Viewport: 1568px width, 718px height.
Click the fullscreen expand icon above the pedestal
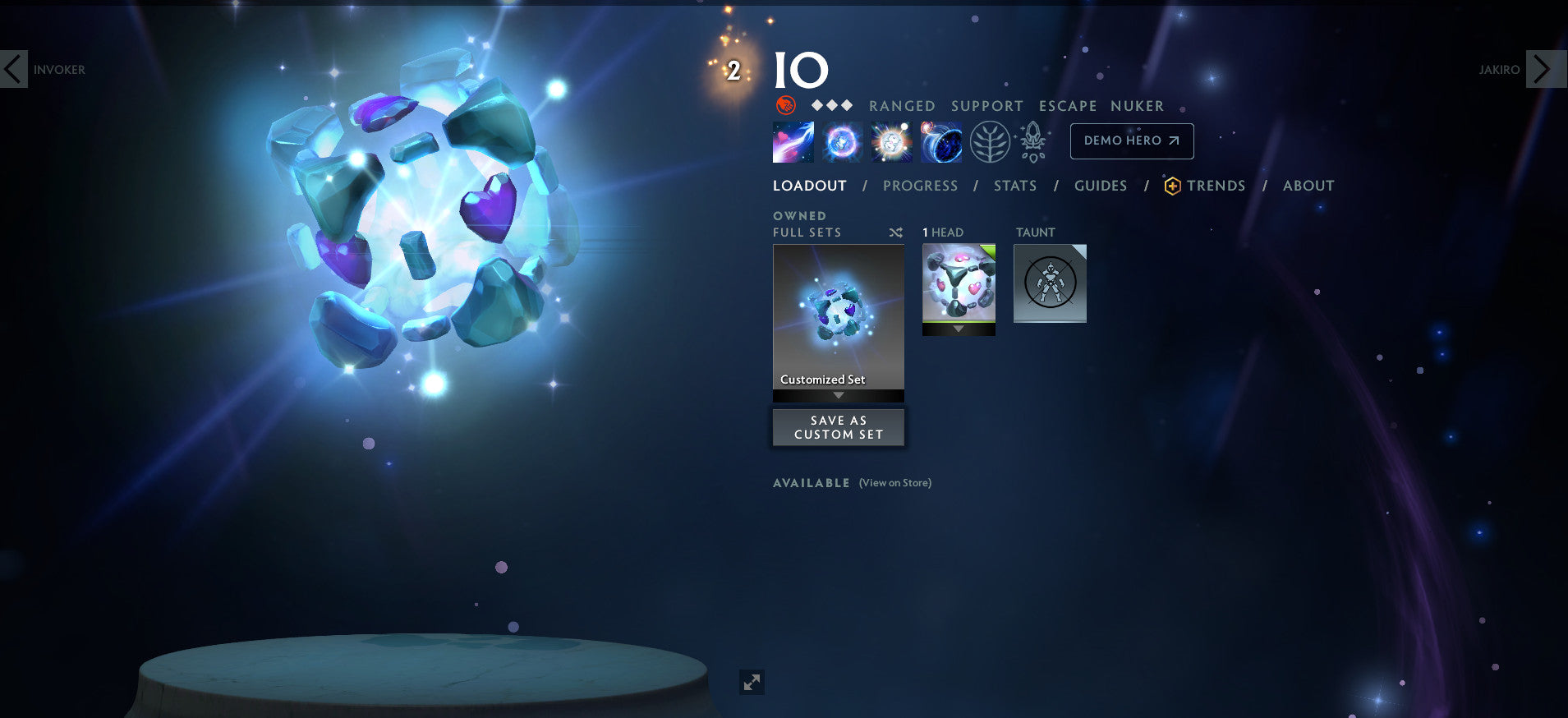[752, 682]
